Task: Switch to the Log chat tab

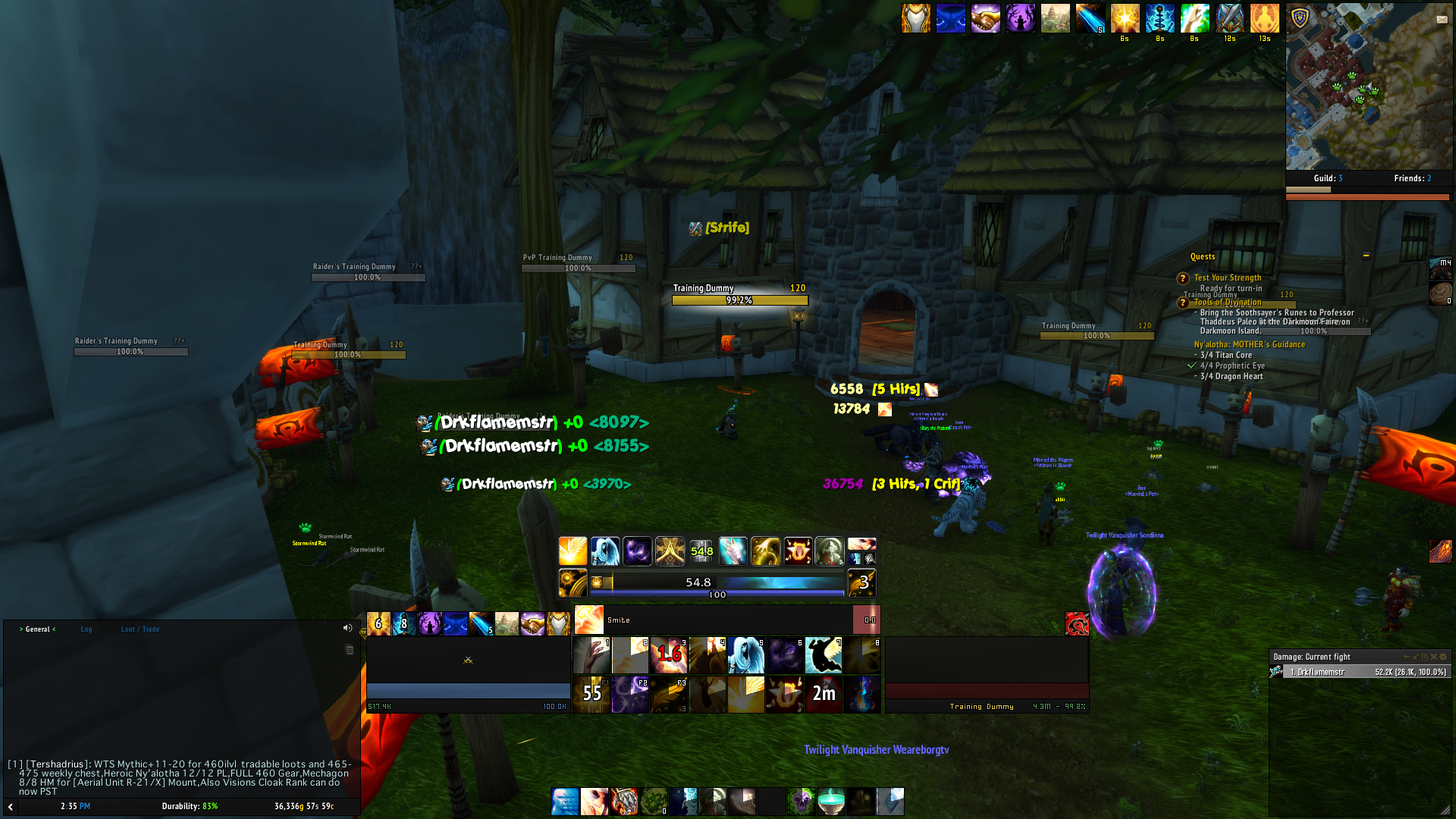Action: click(x=86, y=629)
